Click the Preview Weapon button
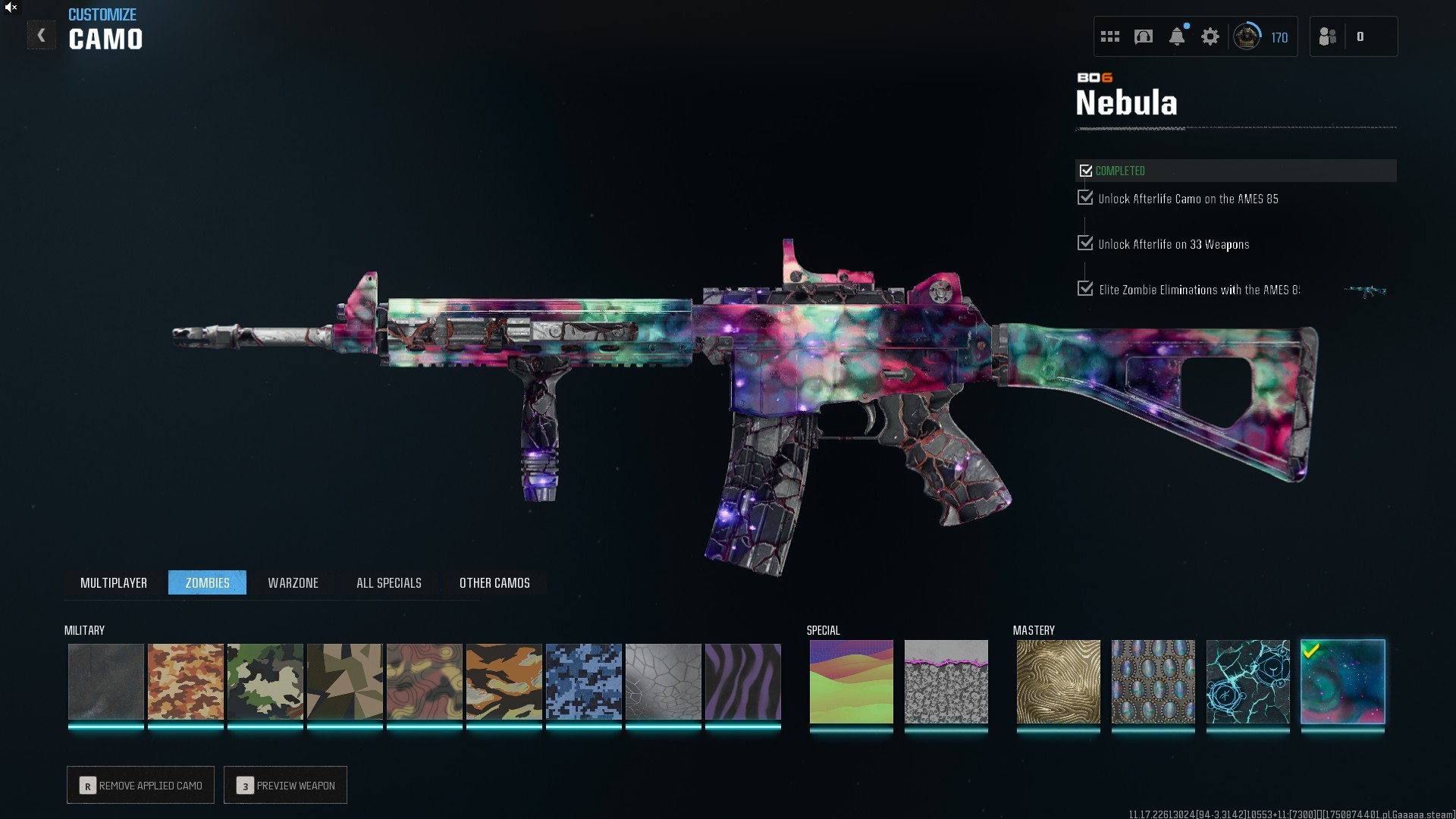The image size is (1456, 819). point(286,785)
